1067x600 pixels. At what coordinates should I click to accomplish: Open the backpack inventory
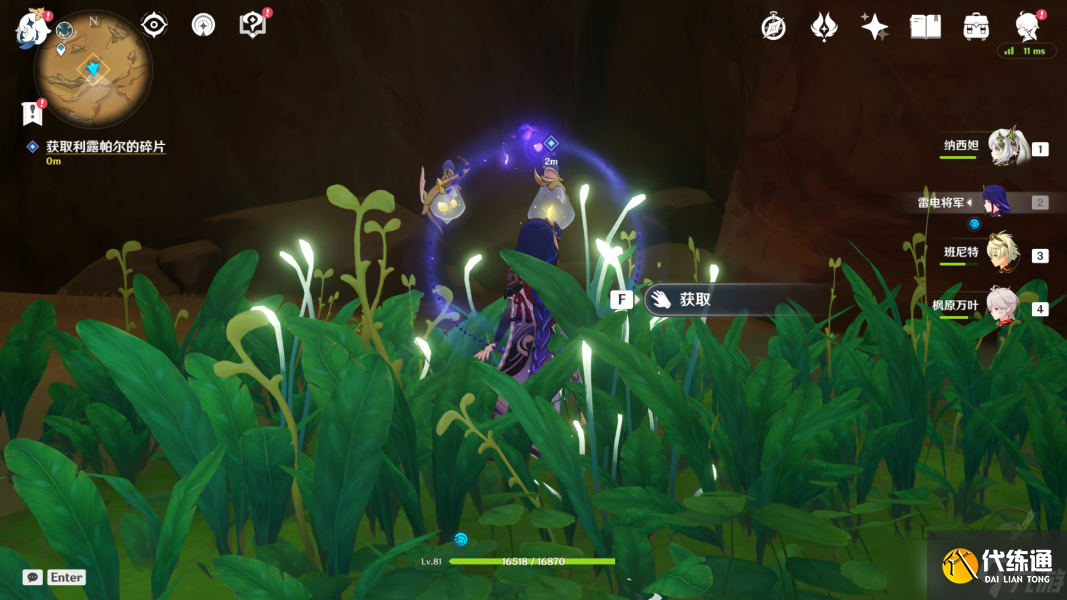coord(976,27)
